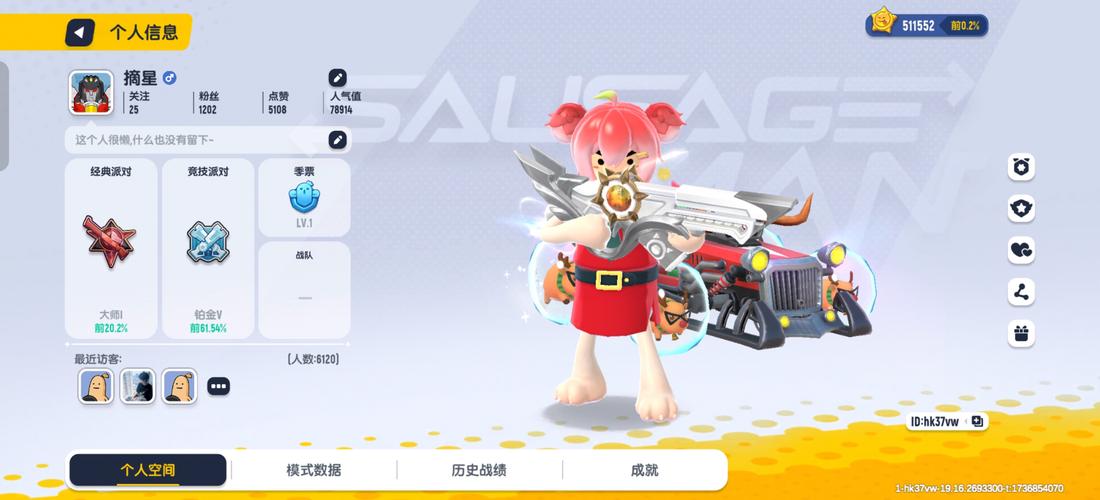Viewport: 1100px width, 500px height.
Task: Select the 成就 tab
Action: click(644, 470)
